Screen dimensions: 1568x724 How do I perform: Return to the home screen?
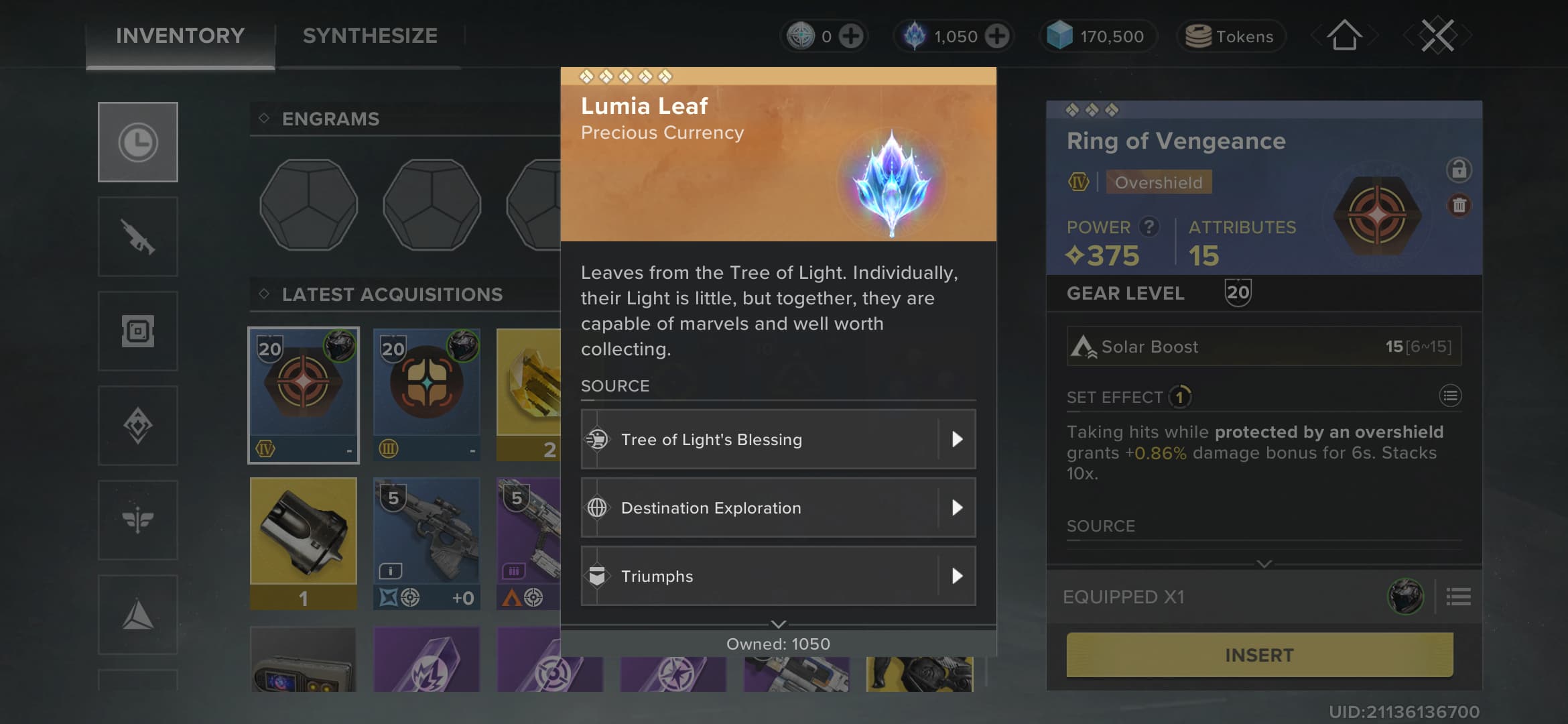(1344, 36)
